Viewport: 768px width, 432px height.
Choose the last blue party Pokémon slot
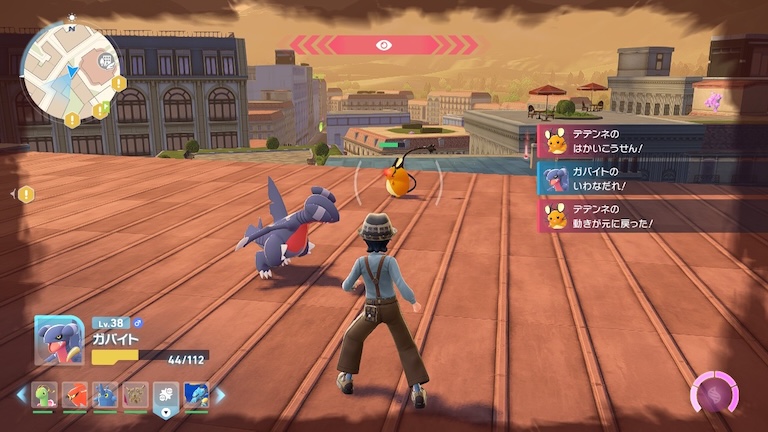tap(196, 394)
